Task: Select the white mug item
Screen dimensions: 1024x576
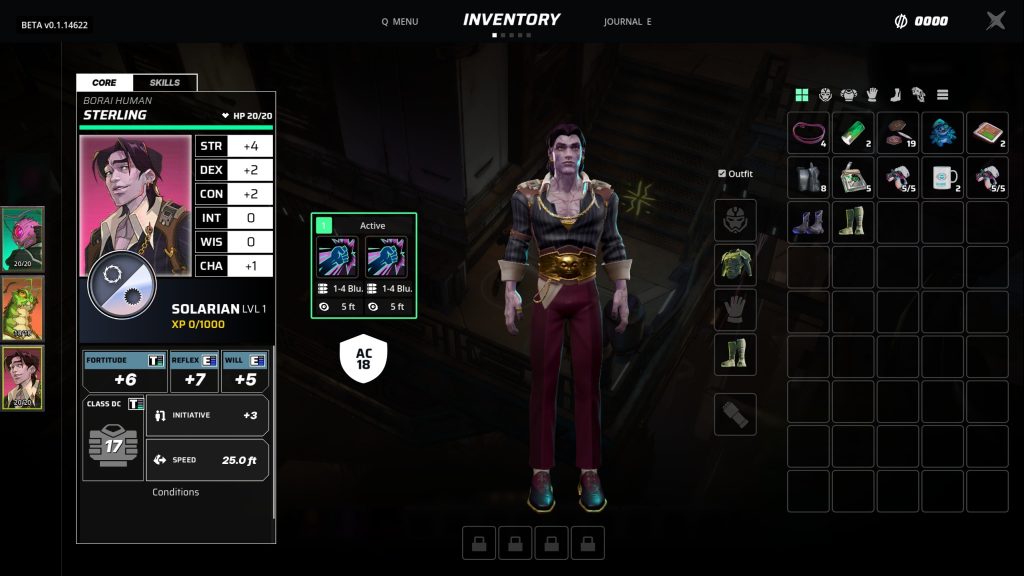Action: 942,178
